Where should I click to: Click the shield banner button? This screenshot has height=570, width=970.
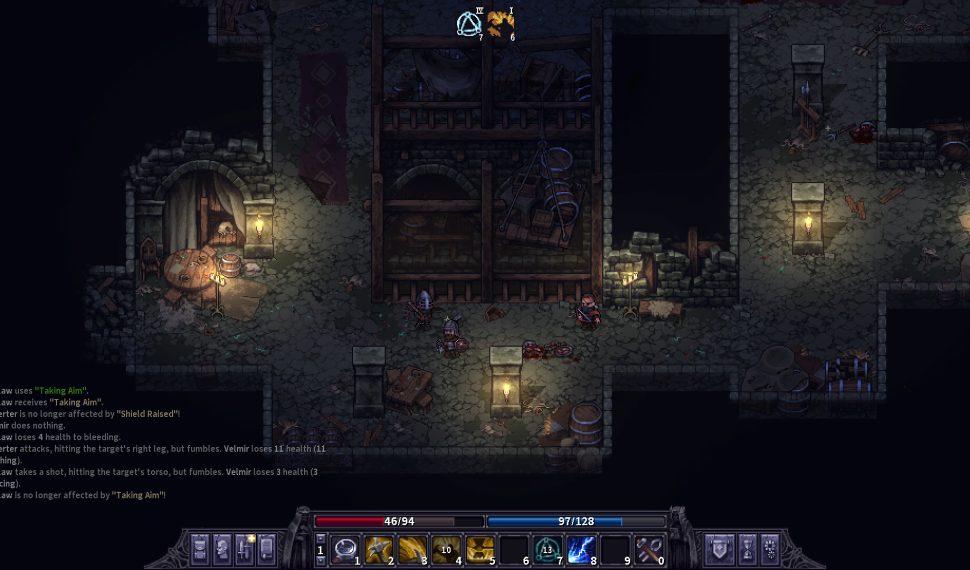pos(718,548)
